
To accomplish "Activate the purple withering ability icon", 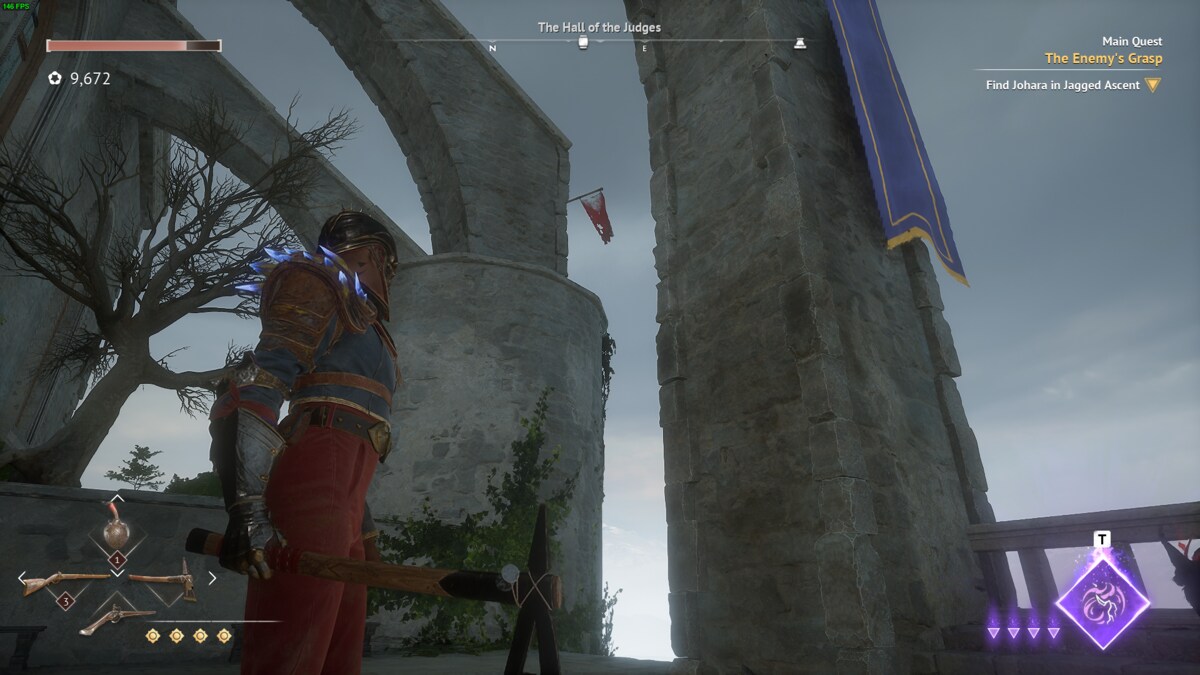I will pyautogui.click(x=1102, y=603).
